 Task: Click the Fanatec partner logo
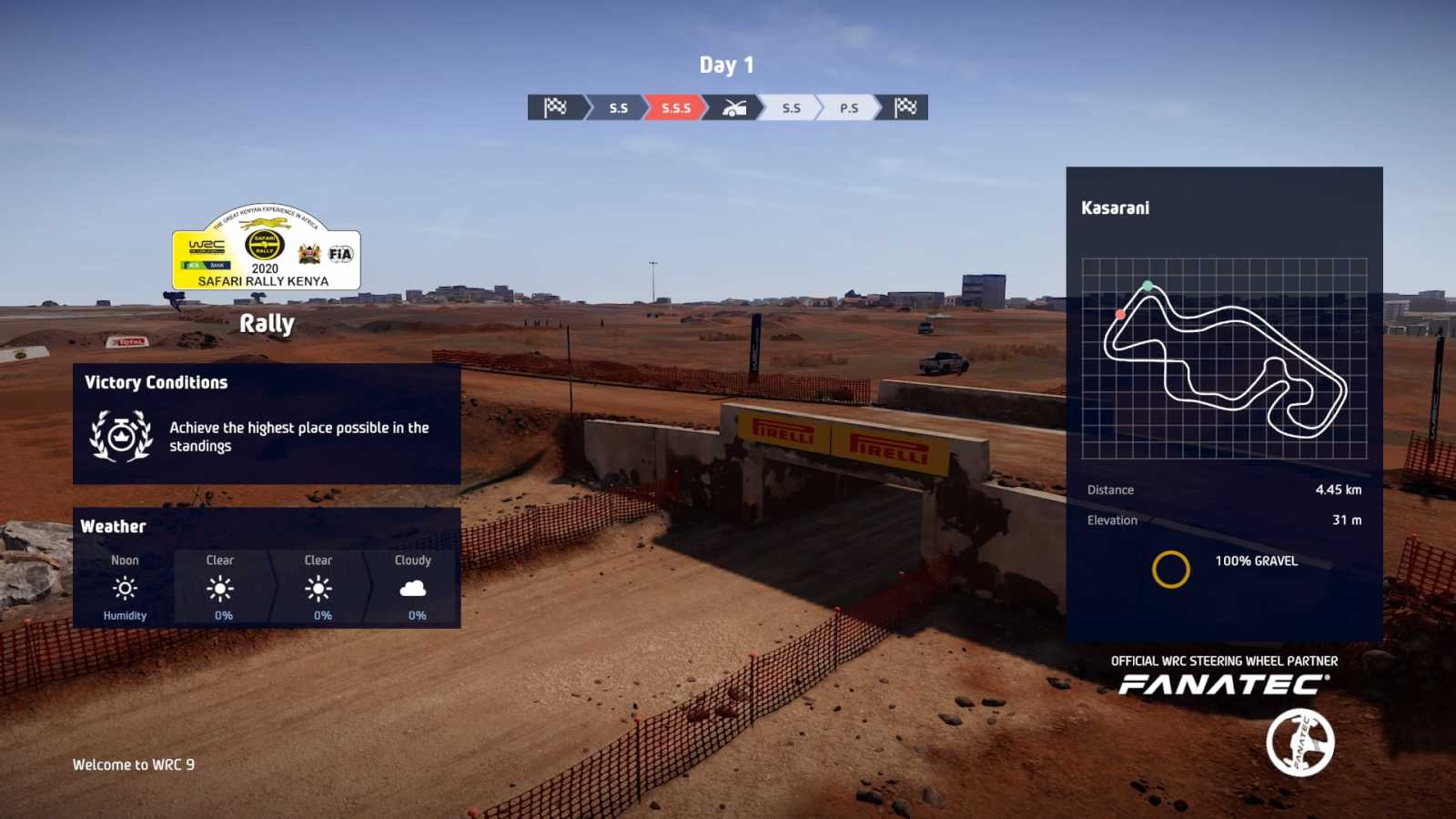point(1224,684)
